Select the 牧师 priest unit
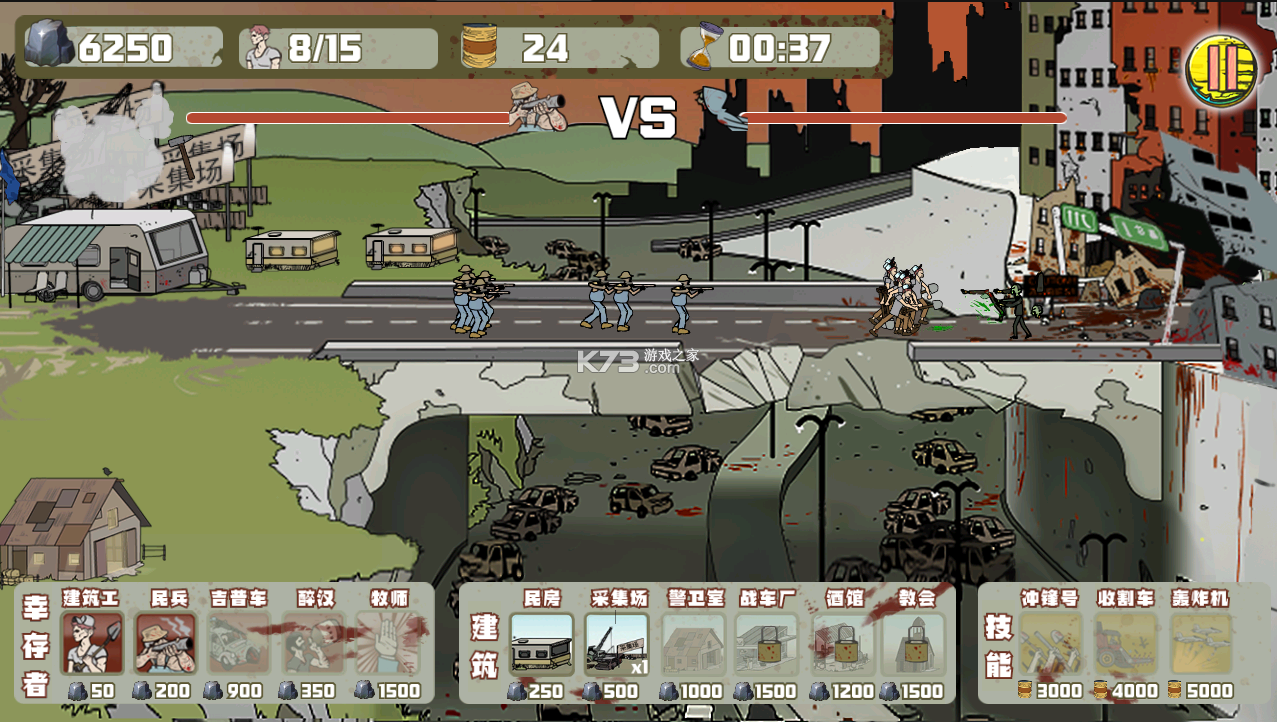The height and width of the screenshot is (722, 1277). click(387, 644)
